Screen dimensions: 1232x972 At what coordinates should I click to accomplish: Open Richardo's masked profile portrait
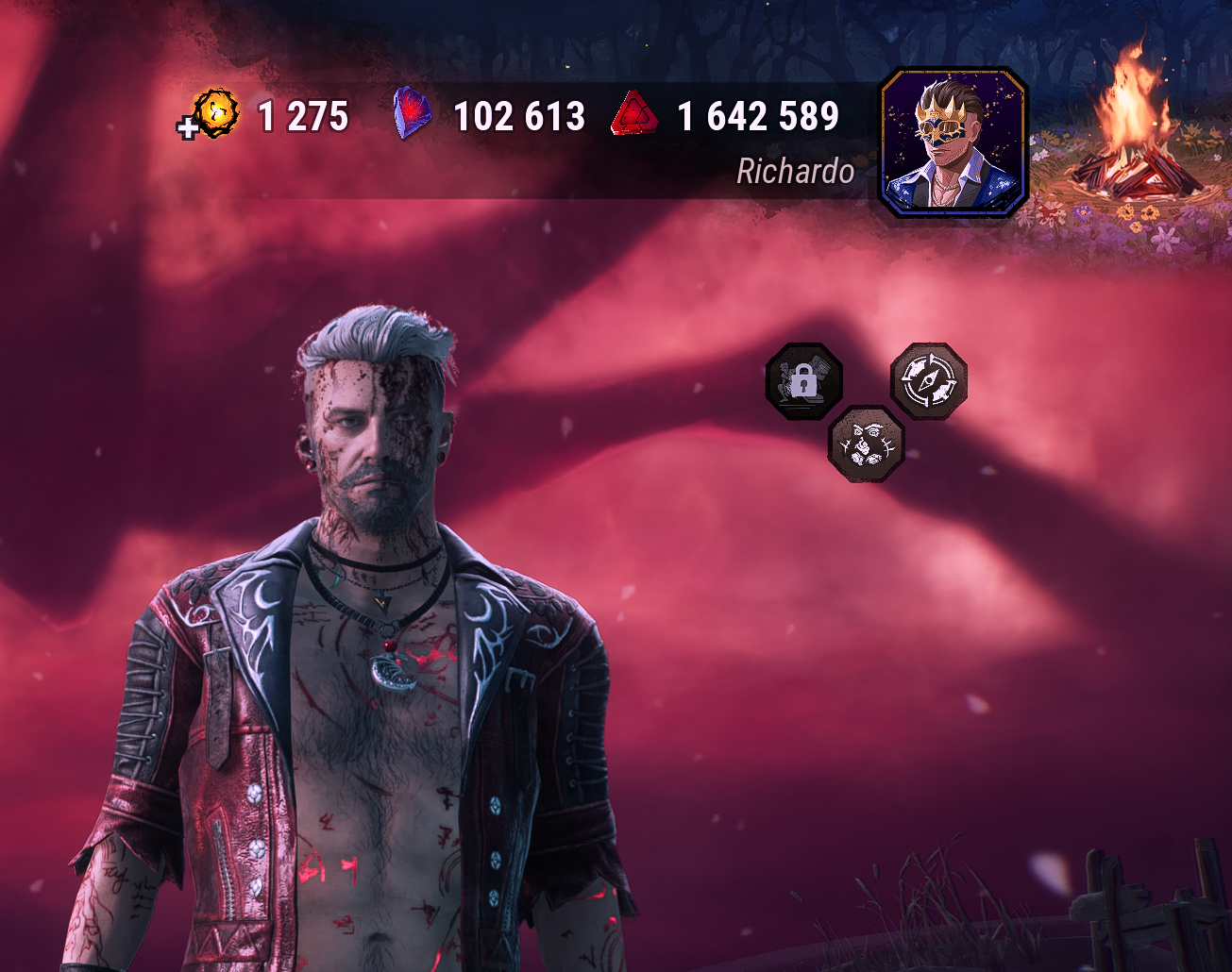pos(953,142)
